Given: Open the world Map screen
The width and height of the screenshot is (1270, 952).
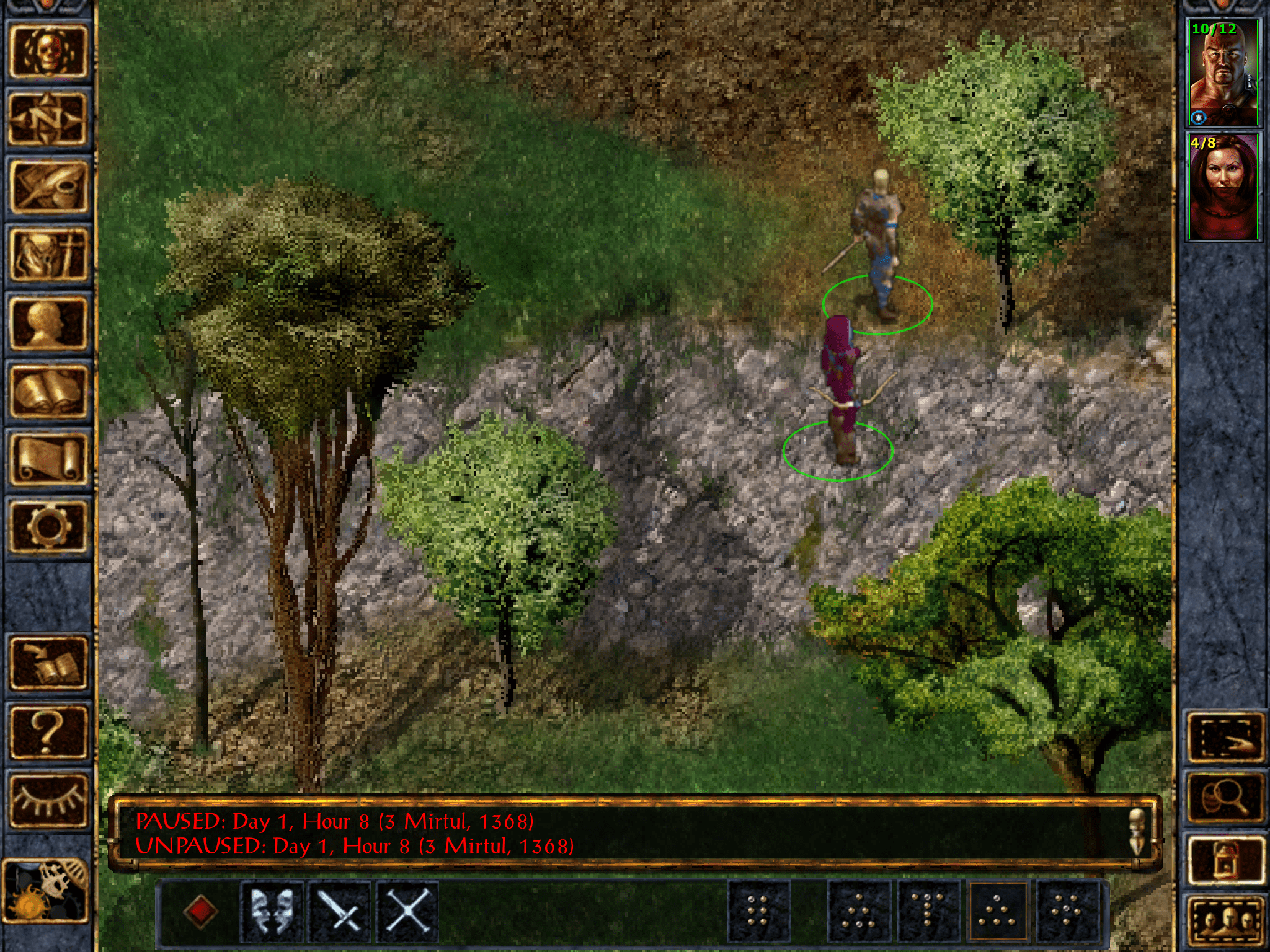Looking at the screenshot, I should (x=50, y=119).
